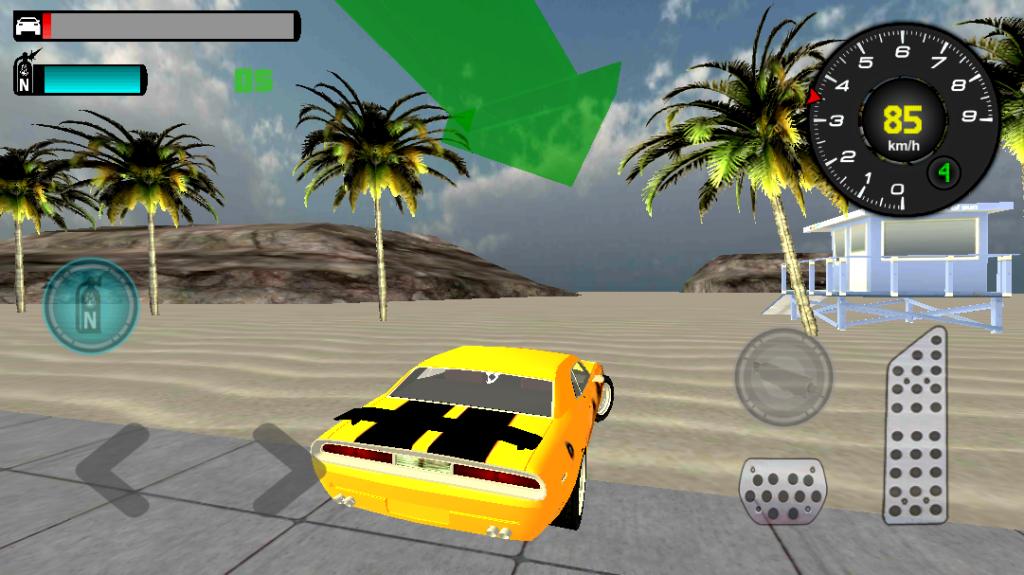
Task: Activate the round nitro boost button
Action: pyautogui.click(x=91, y=307)
